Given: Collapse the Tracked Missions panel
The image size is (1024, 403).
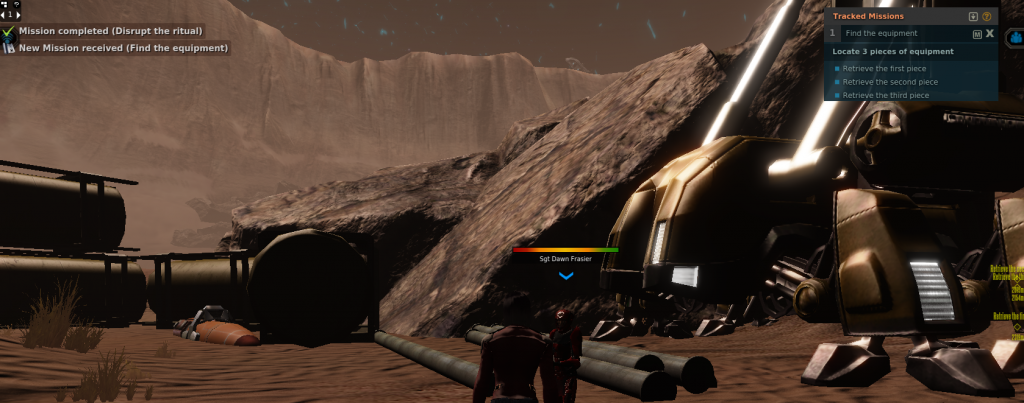Looking at the screenshot, I should tap(973, 16).
